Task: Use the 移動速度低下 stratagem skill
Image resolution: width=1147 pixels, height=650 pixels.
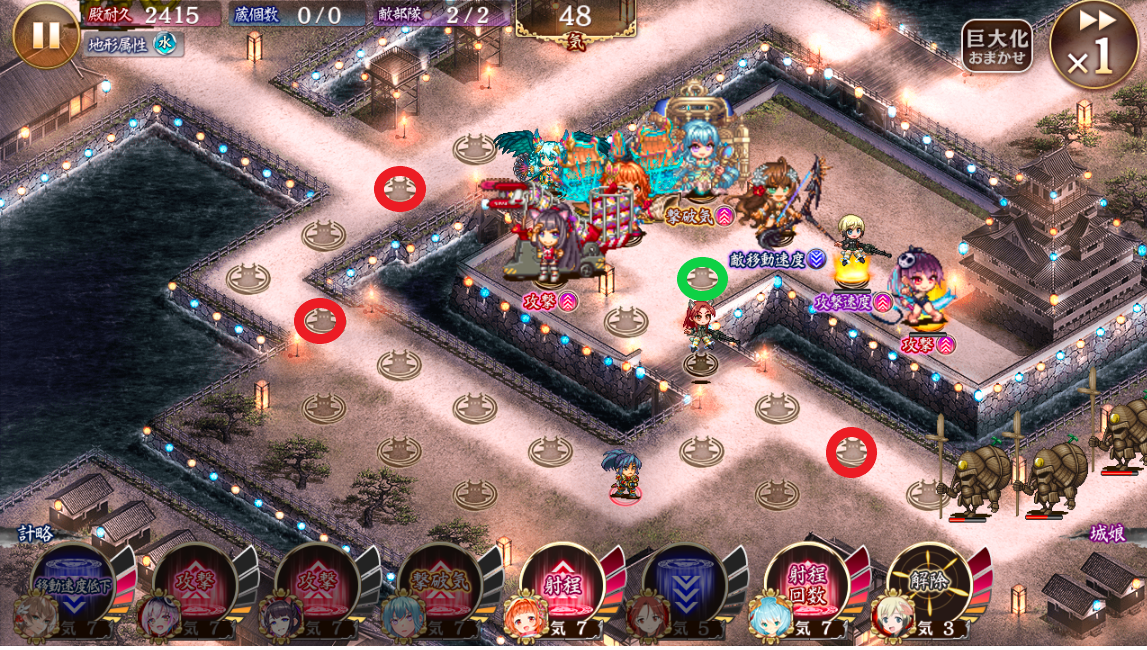Action: (x=72, y=586)
